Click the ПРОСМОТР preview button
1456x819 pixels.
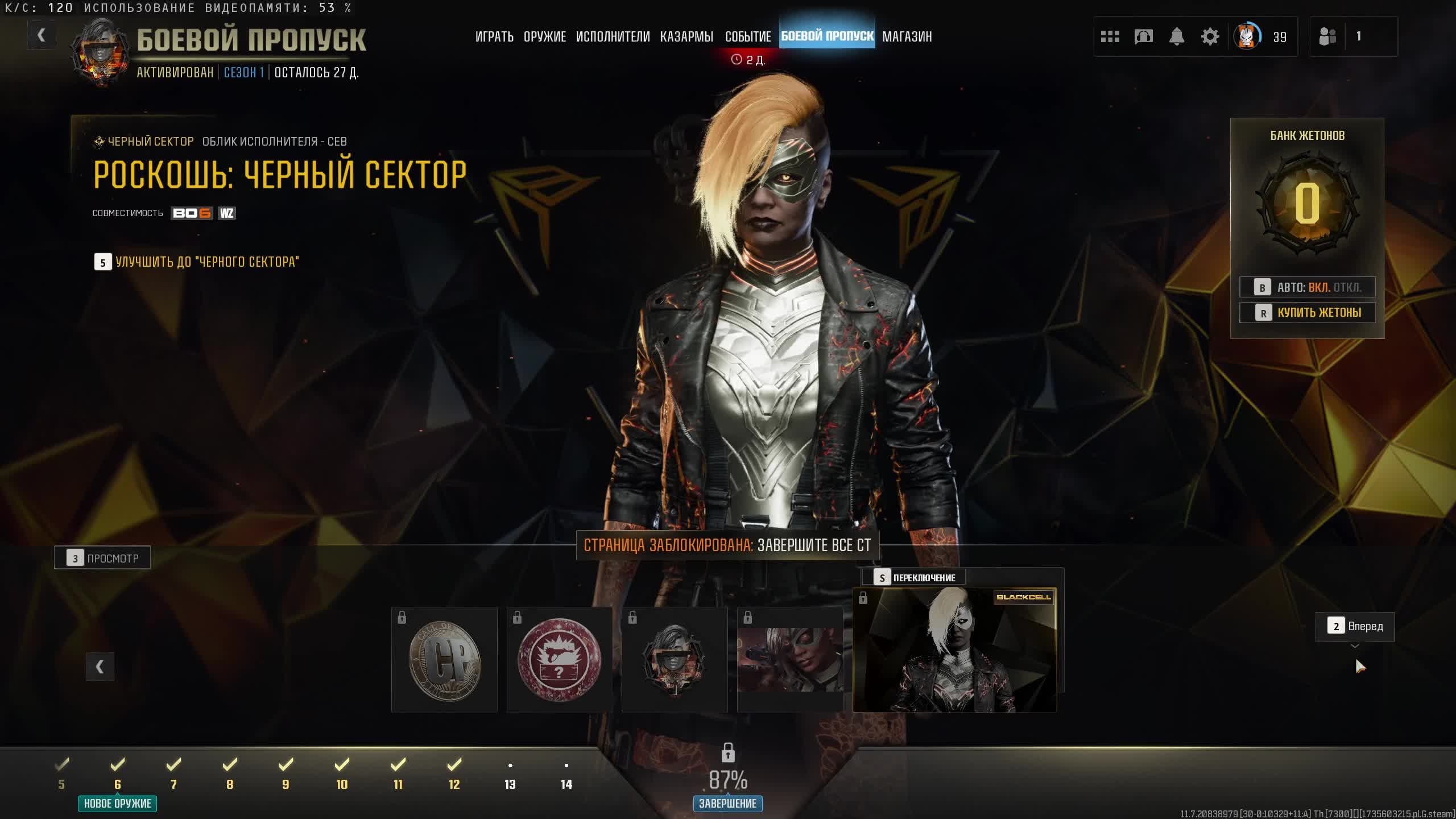(102, 558)
